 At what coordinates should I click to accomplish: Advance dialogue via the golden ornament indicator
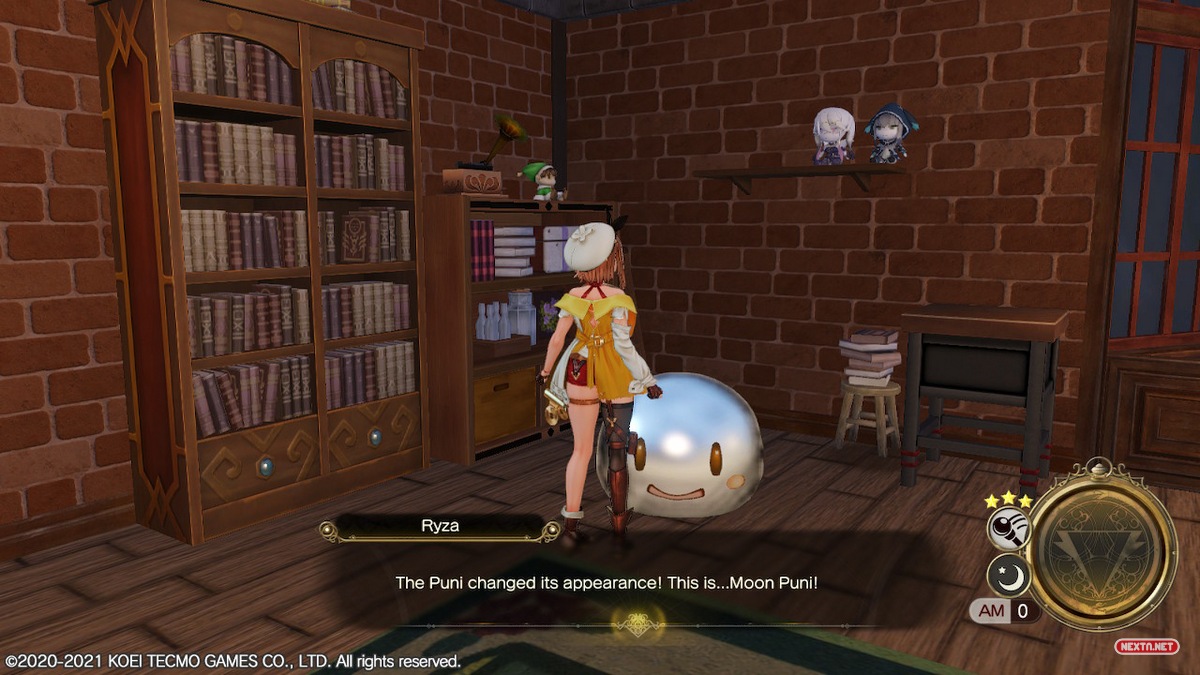638,624
